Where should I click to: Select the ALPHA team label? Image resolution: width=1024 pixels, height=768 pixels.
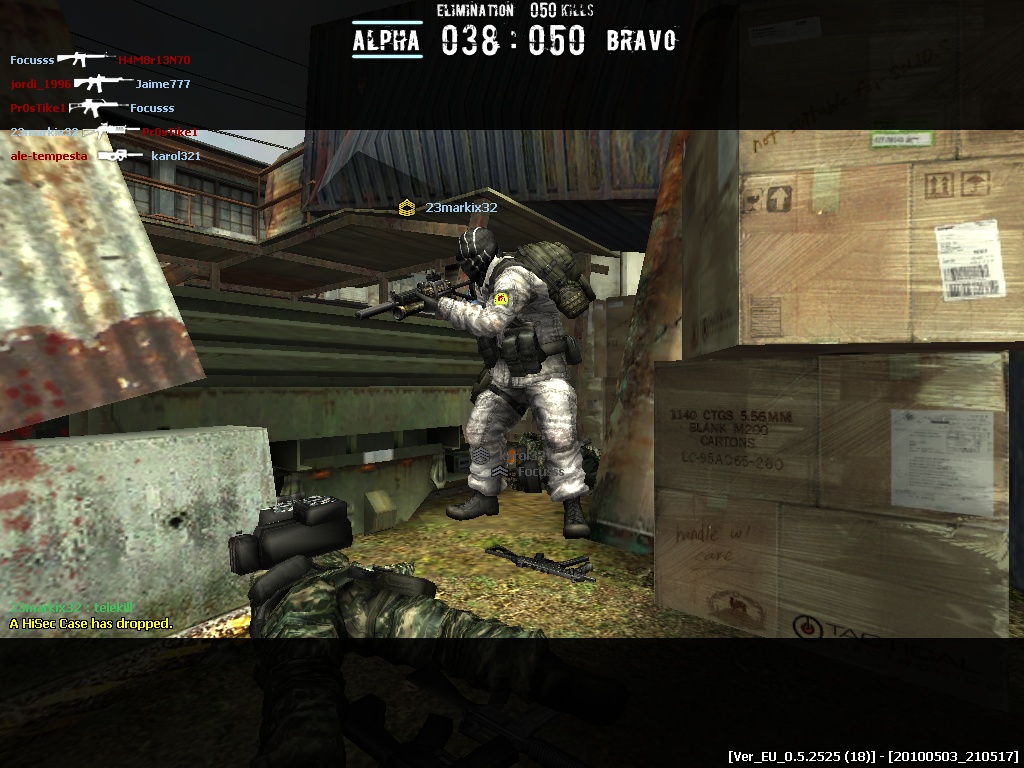tap(387, 41)
